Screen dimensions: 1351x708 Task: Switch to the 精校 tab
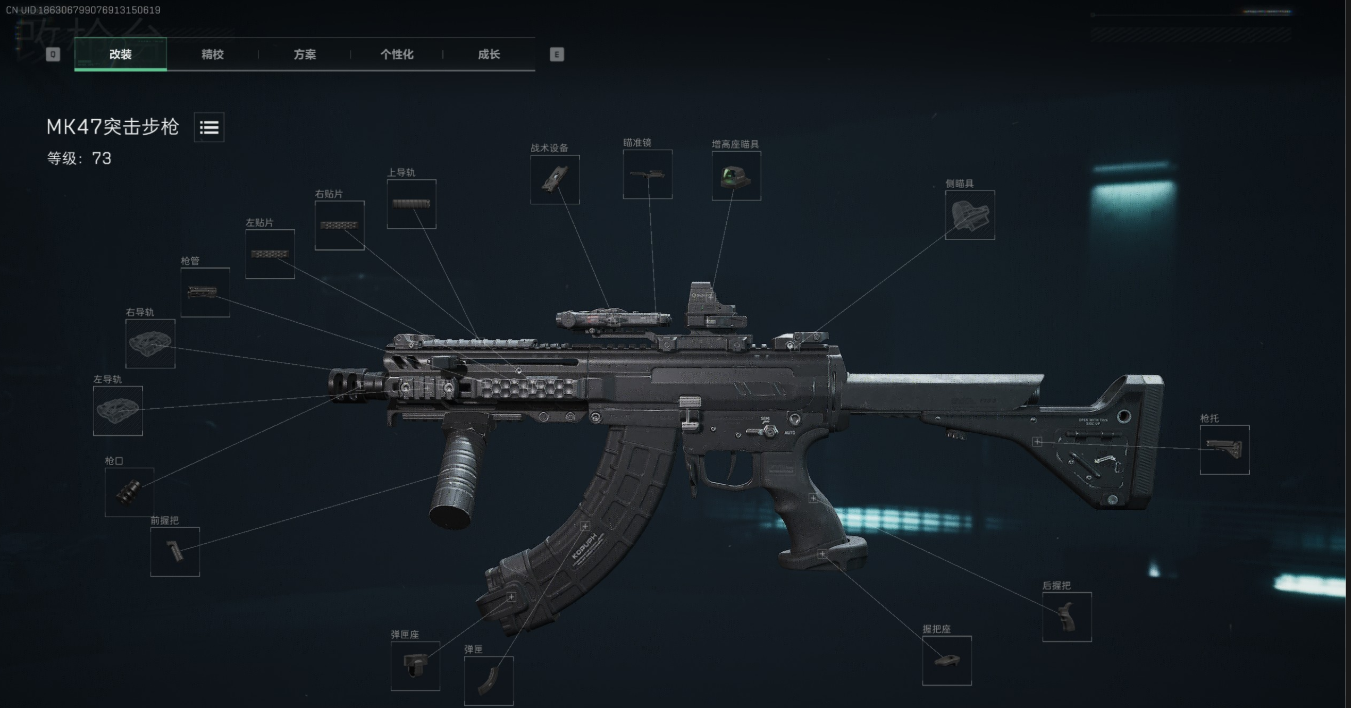(x=212, y=55)
